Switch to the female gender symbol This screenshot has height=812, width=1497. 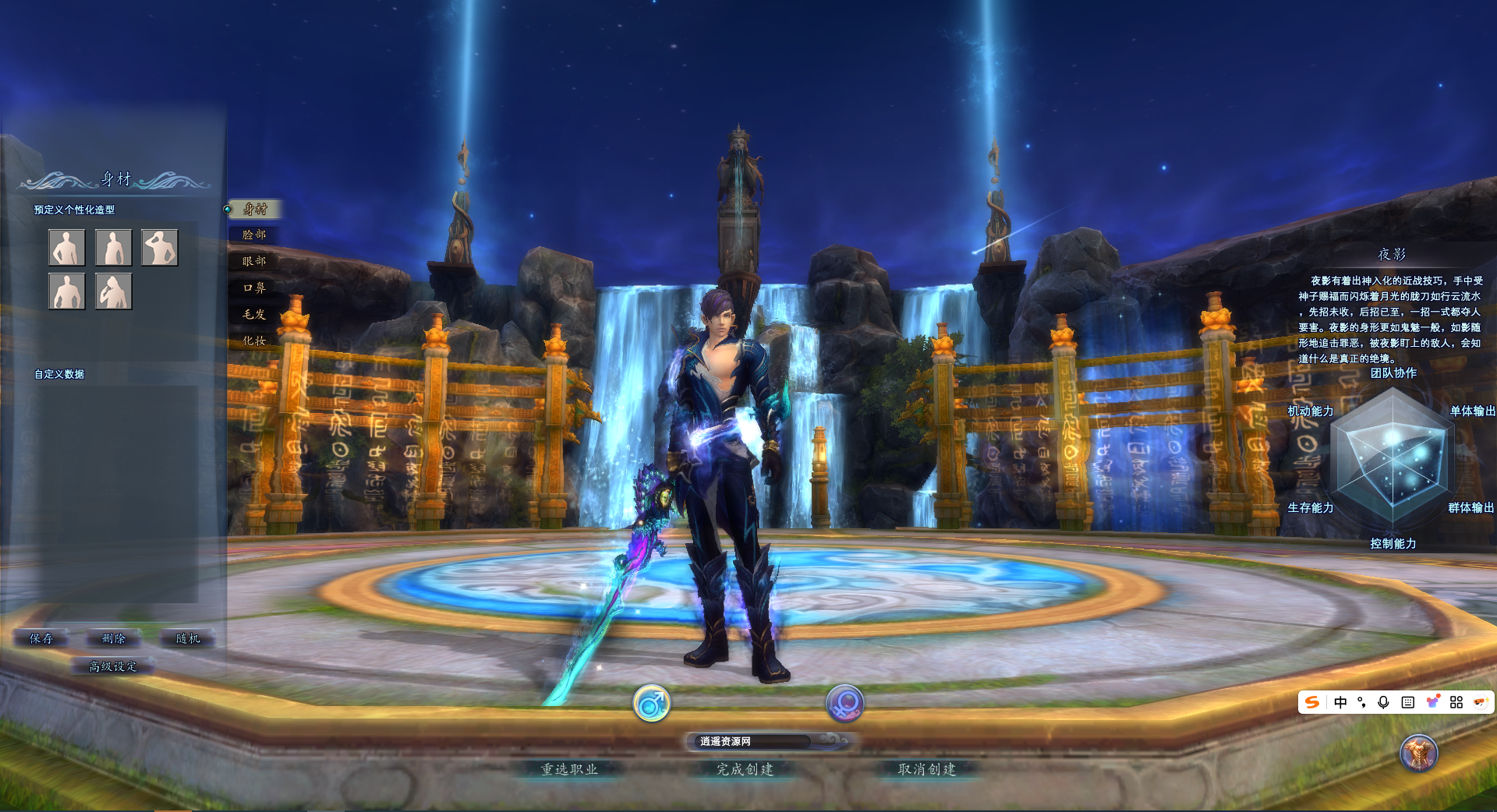(844, 704)
